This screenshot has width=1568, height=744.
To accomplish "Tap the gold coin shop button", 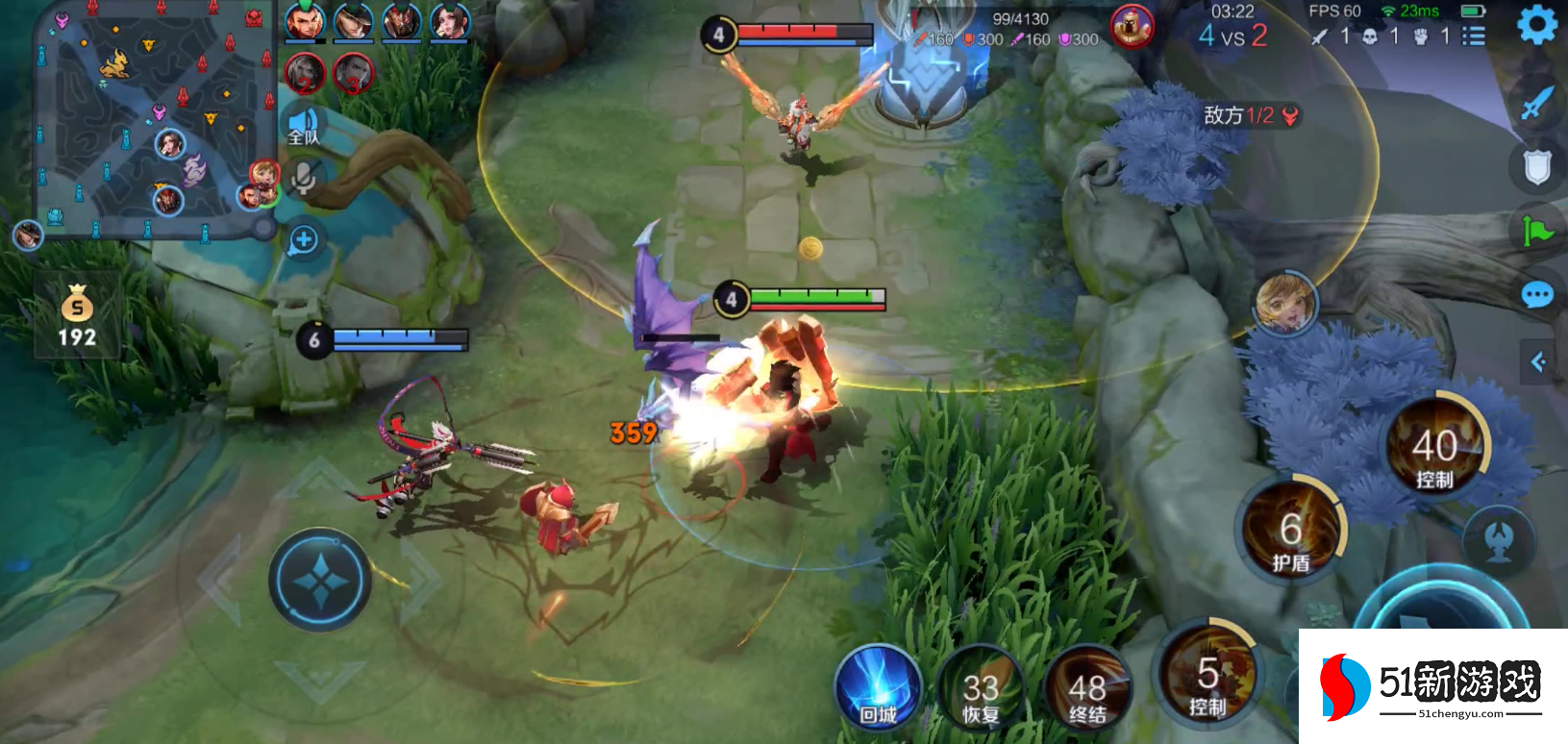I will point(77,315).
